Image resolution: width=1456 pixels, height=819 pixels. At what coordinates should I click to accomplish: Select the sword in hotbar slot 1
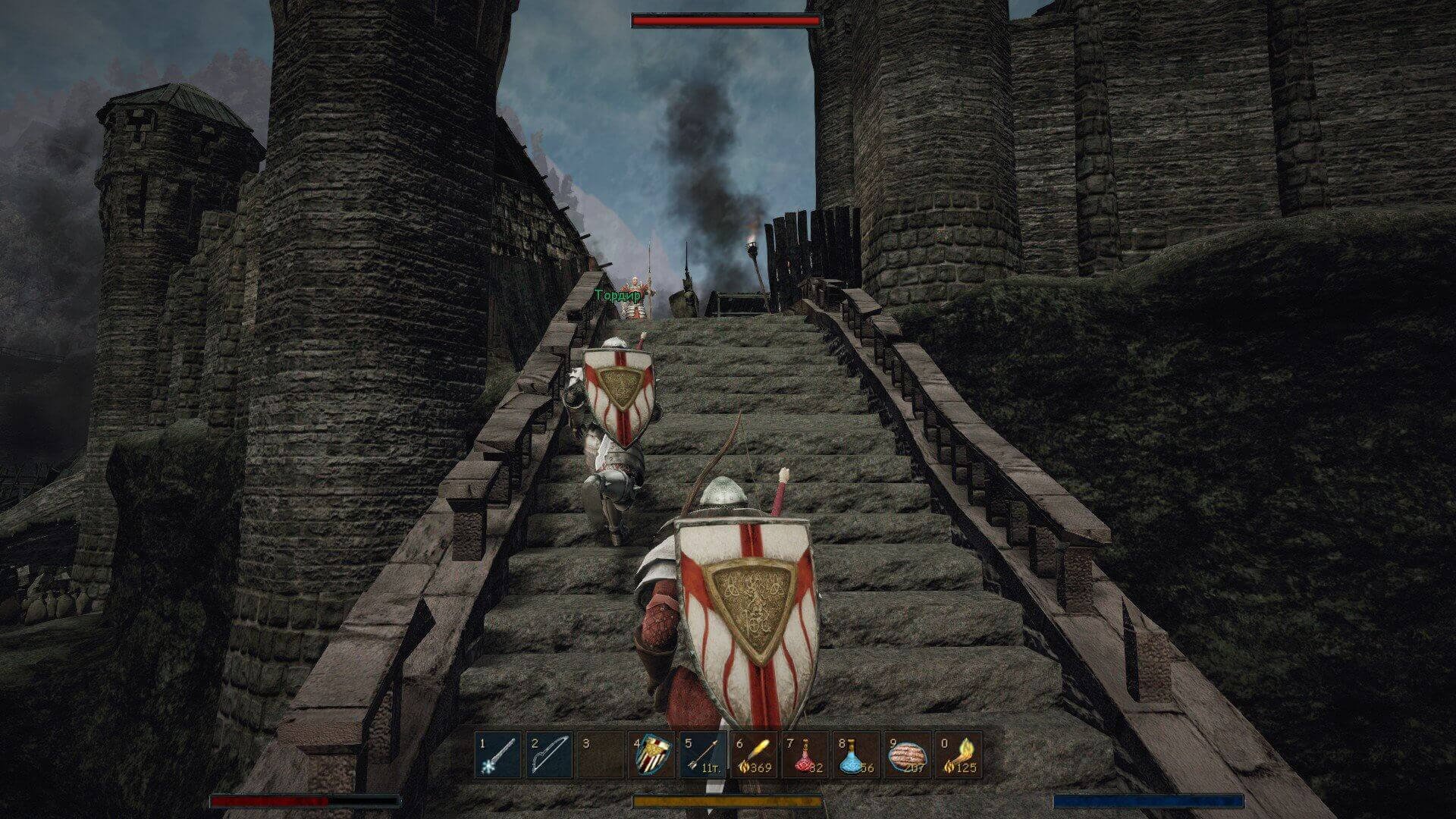click(x=499, y=755)
